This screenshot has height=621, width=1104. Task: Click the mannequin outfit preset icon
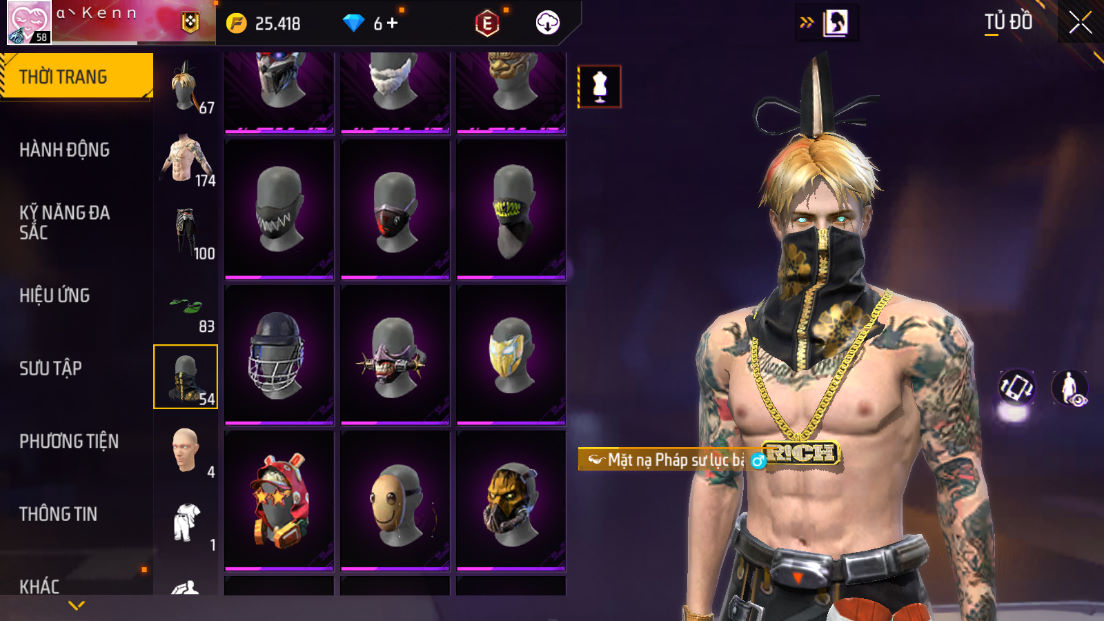(x=600, y=87)
